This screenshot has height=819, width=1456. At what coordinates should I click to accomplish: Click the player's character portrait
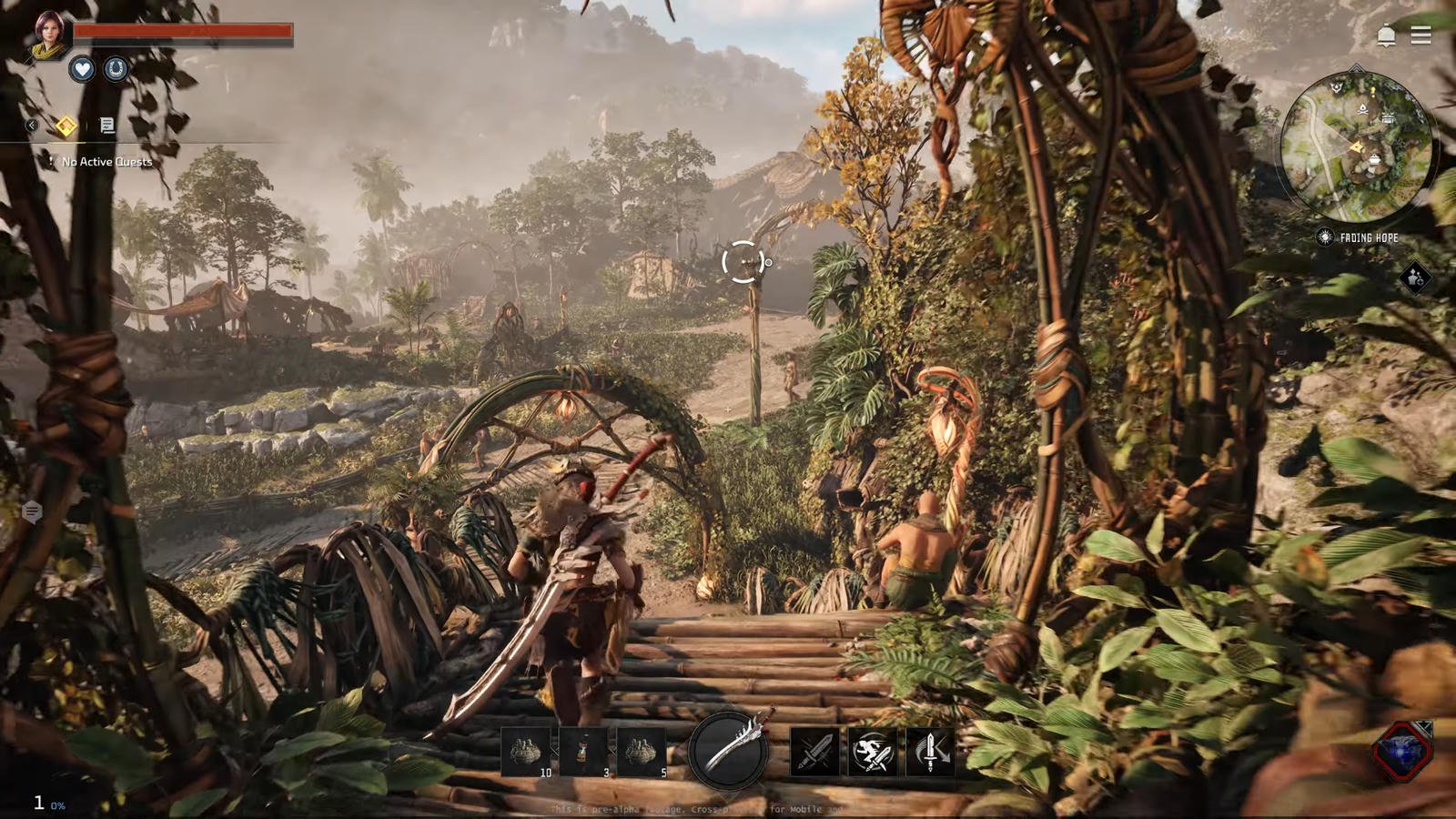[48, 34]
